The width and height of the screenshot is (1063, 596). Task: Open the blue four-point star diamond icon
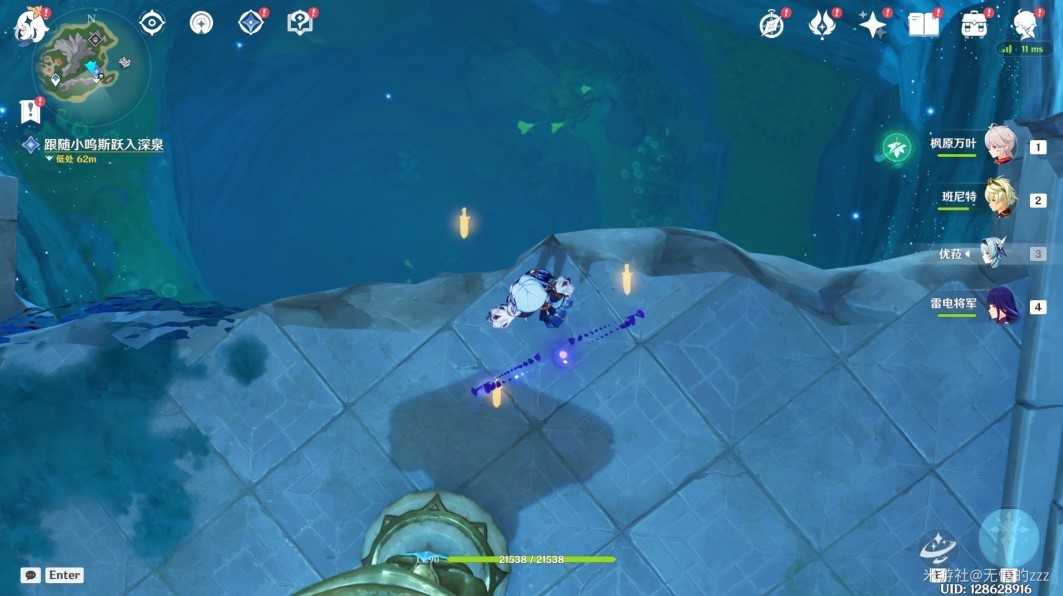(250, 22)
